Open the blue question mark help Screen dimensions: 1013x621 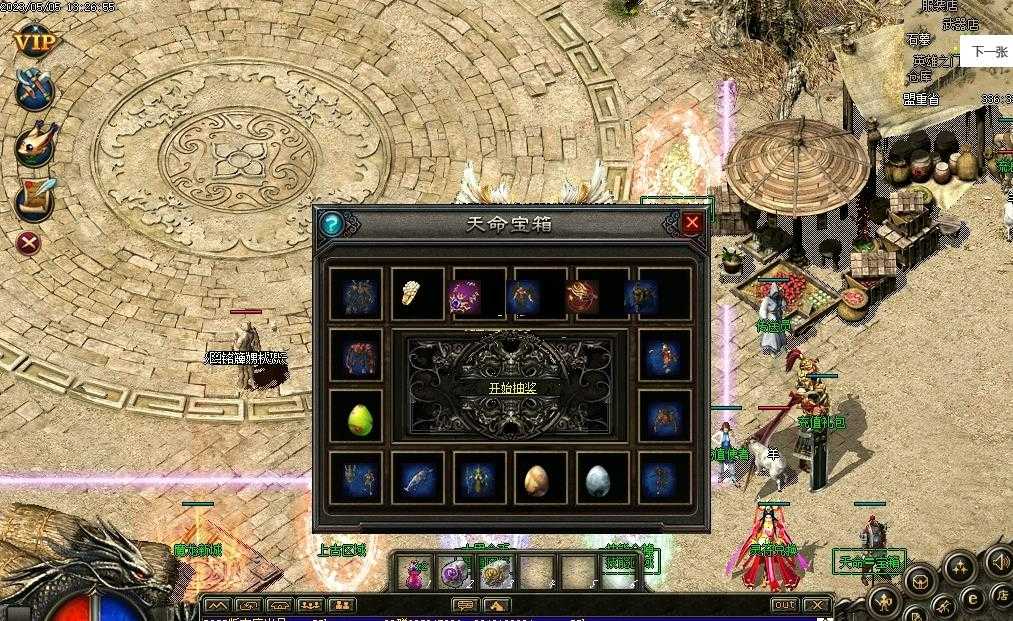click(331, 224)
